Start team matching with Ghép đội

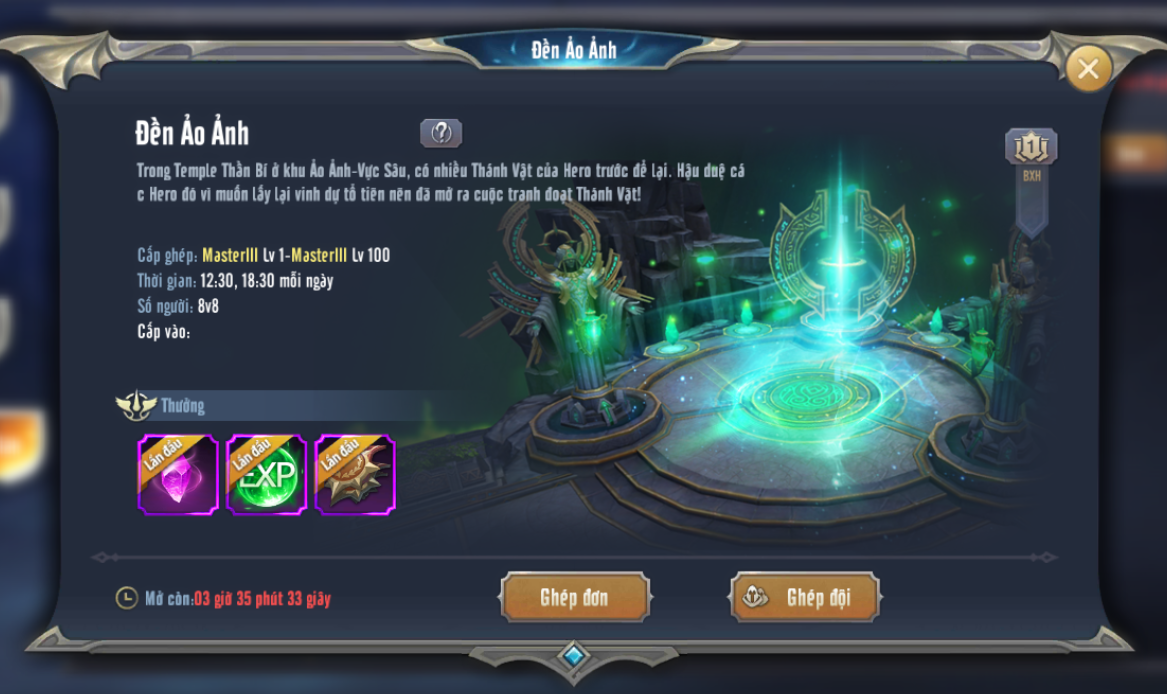[x=805, y=598]
